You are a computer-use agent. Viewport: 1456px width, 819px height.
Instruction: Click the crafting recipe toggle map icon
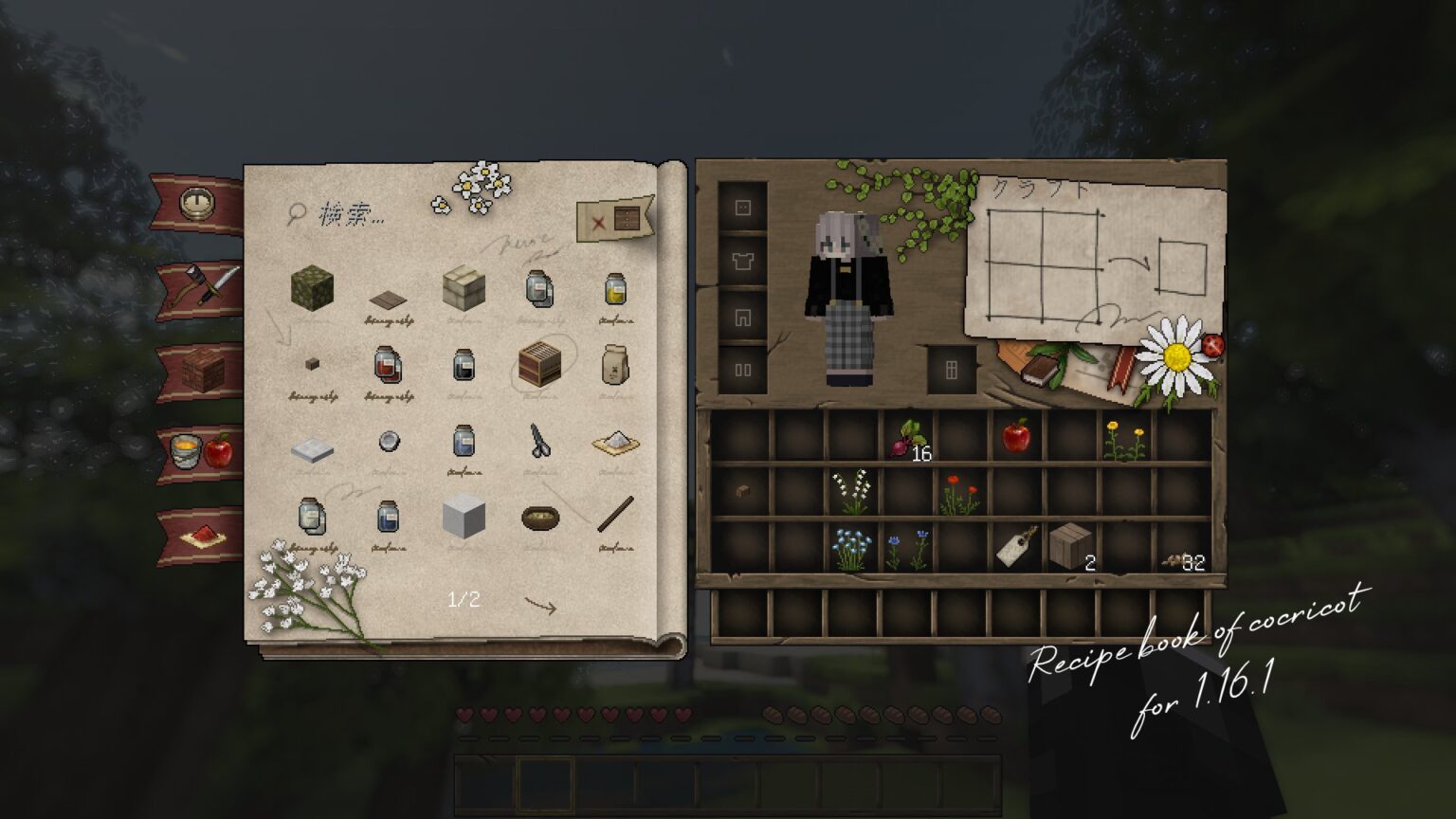(x=616, y=220)
